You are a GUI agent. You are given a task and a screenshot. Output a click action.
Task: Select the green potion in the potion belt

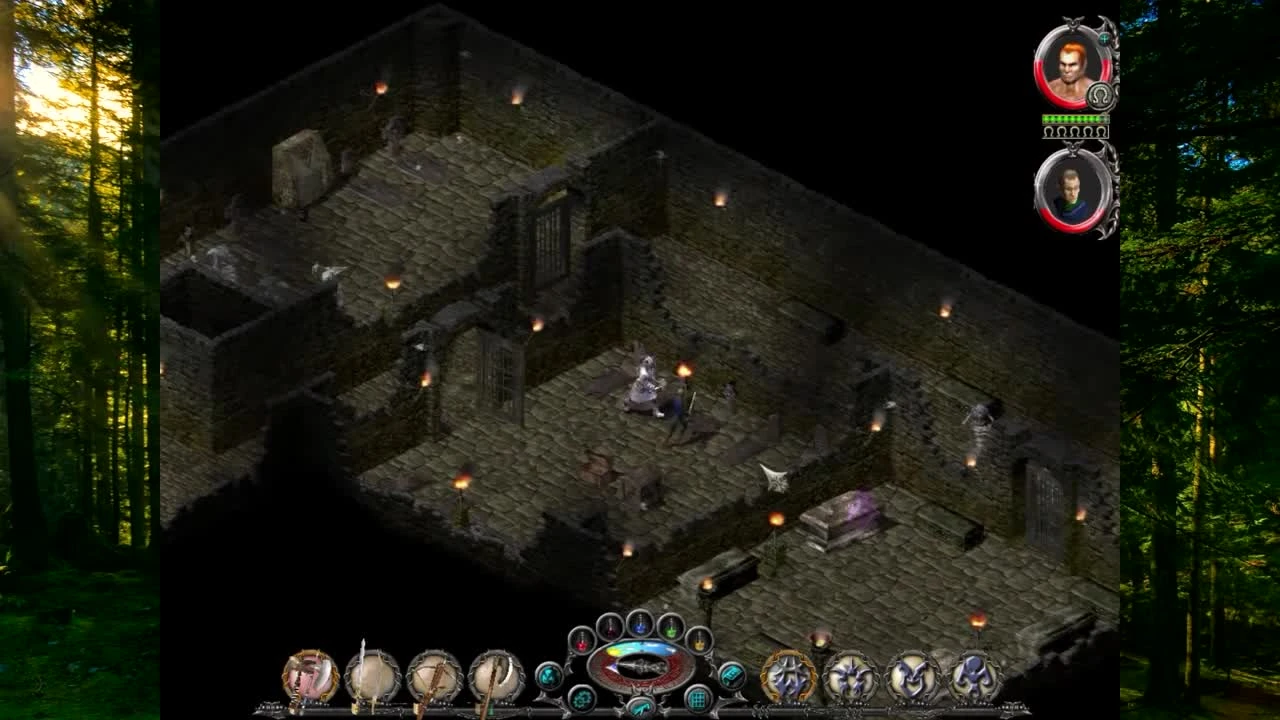[x=670, y=629]
